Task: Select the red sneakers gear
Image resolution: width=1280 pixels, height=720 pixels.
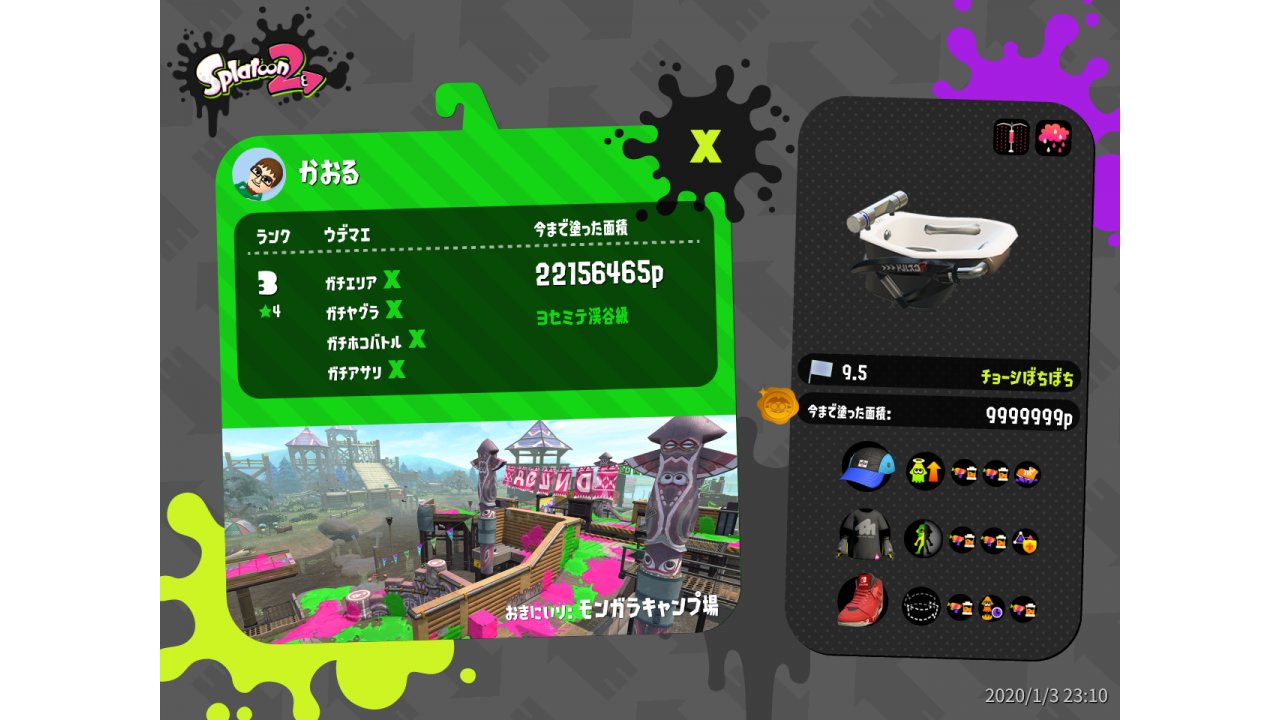Action: [x=862, y=602]
